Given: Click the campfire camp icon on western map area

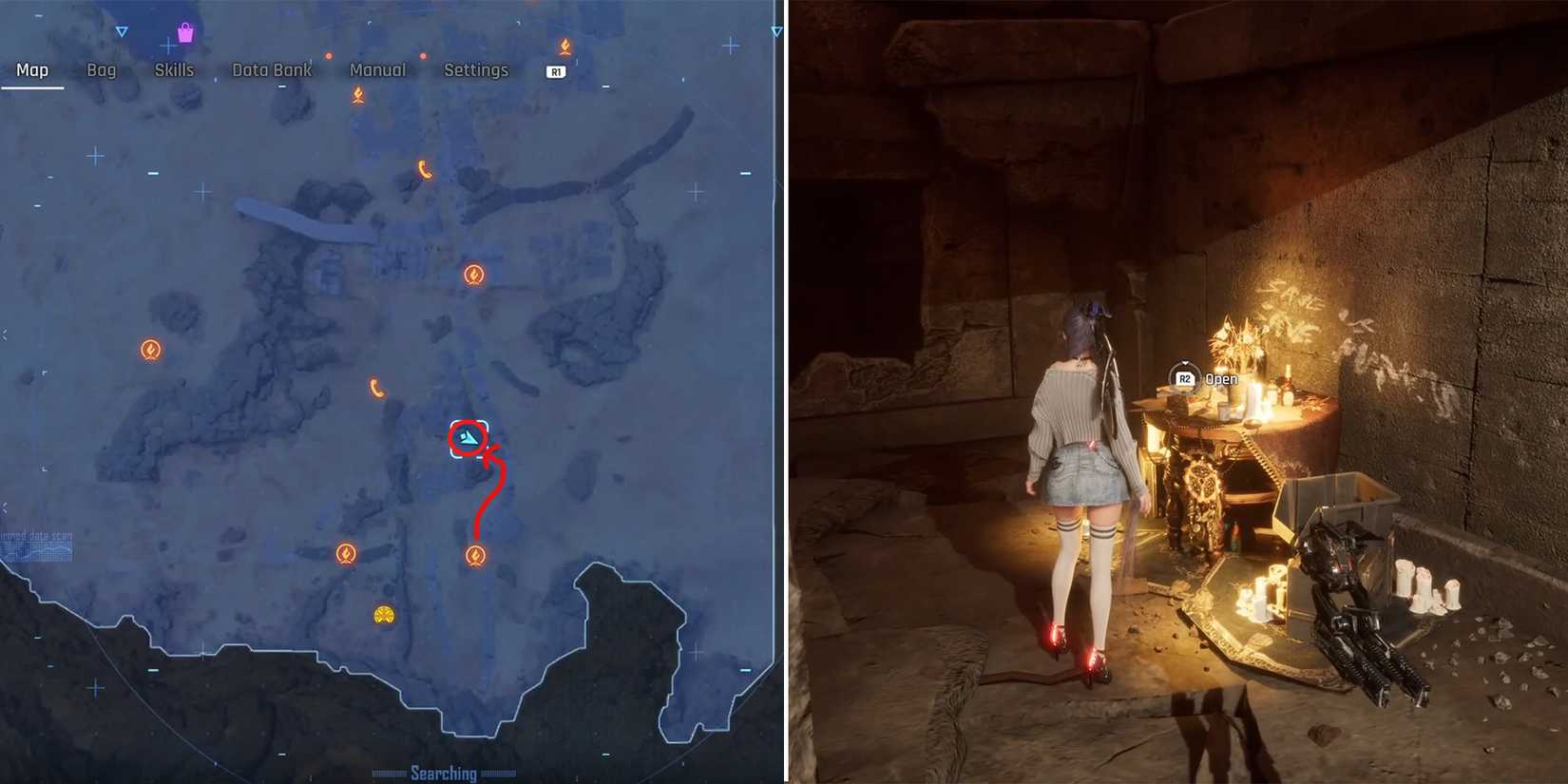Looking at the screenshot, I should click(x=151, y=350).
